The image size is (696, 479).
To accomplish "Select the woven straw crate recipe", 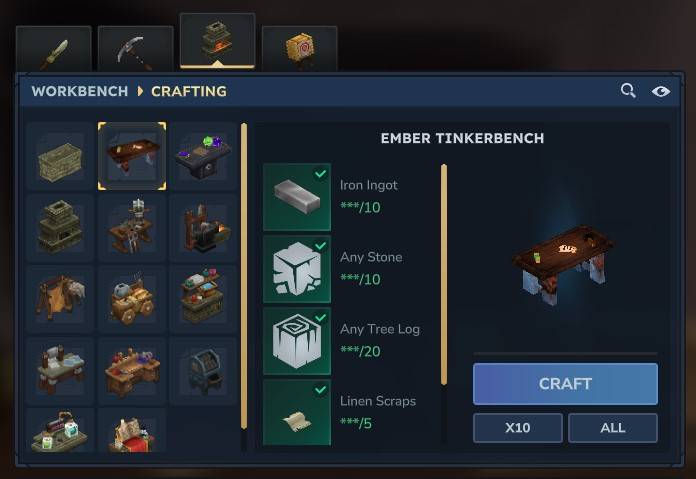I will pyautogui.click(x=60, y=157).
